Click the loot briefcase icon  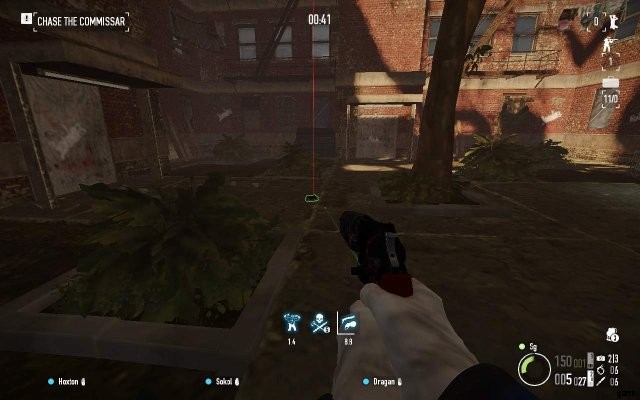point(610,84)
